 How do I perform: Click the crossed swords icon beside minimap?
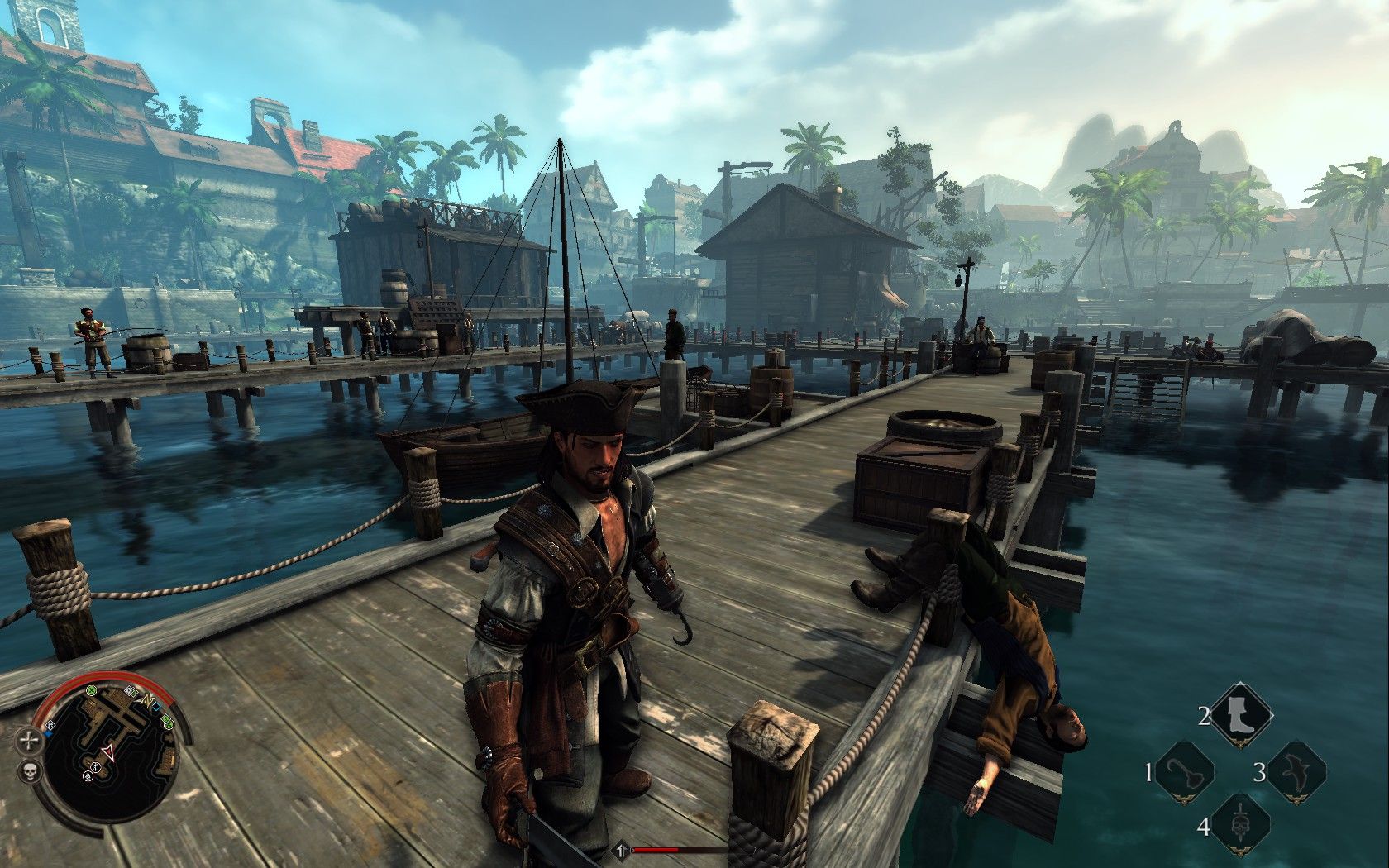pos(30,740)
